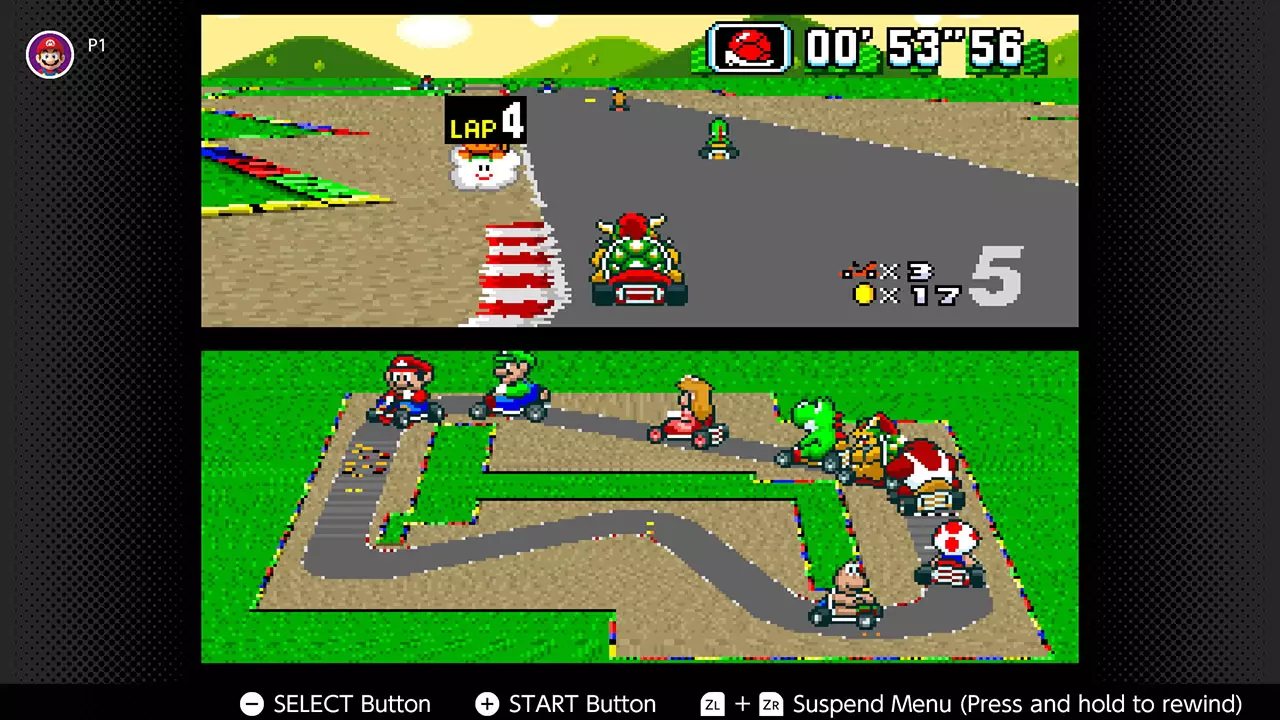Select the Mario P1 avatar icon
The image size is (1280, 720).
[49, 54]
